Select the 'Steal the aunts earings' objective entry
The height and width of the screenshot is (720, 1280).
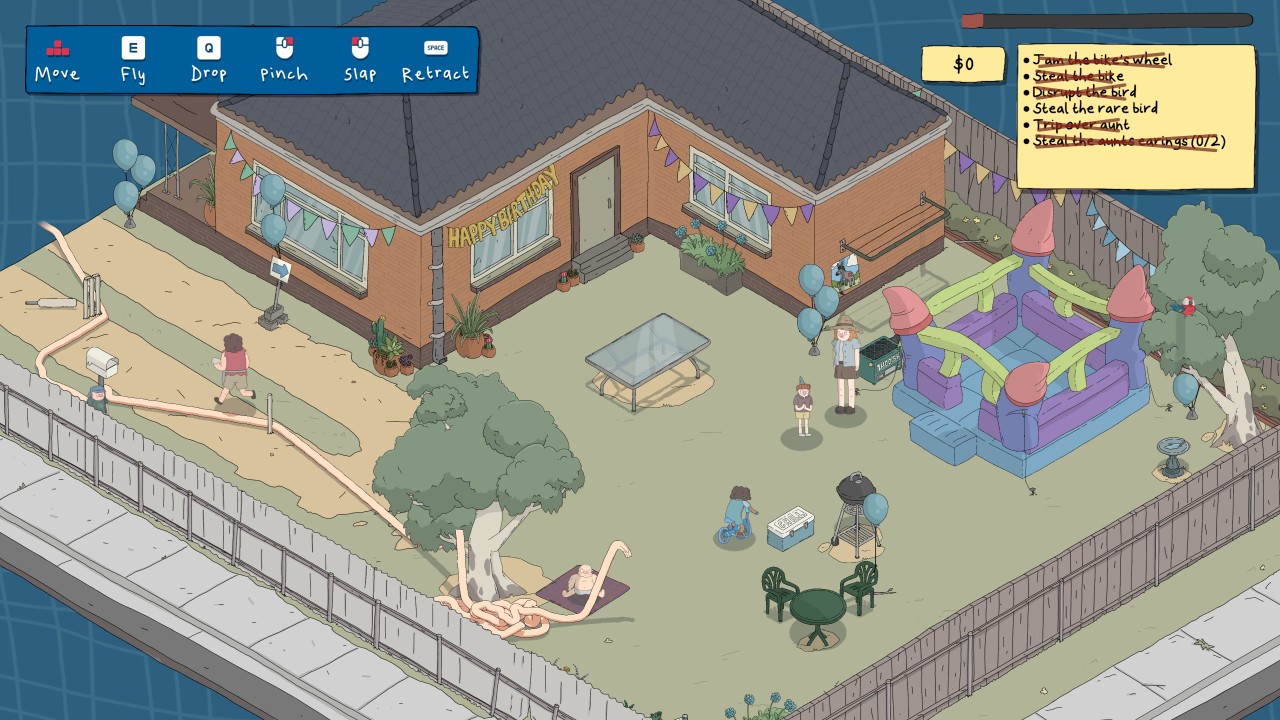click(1128, 141)
